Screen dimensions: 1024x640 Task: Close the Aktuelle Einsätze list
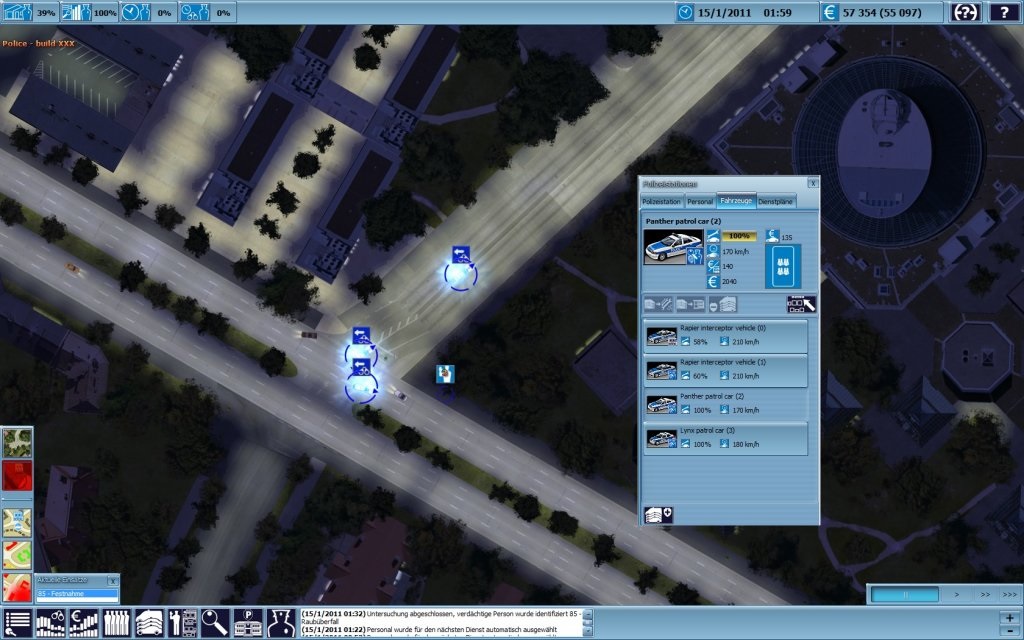click(x=112, y=580)
